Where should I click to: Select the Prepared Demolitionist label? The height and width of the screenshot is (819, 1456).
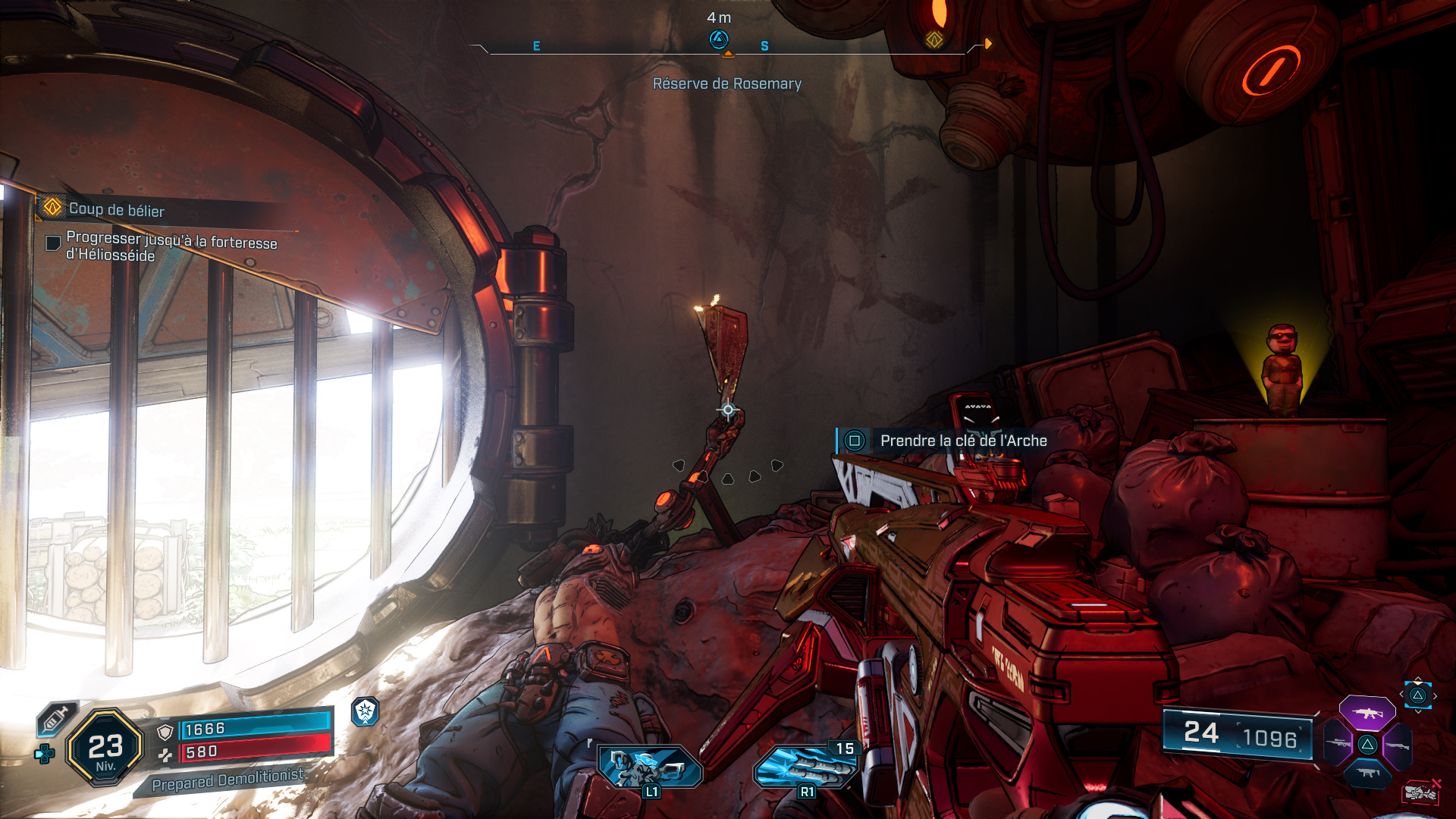pyautogui.click(x=227, y=780)
